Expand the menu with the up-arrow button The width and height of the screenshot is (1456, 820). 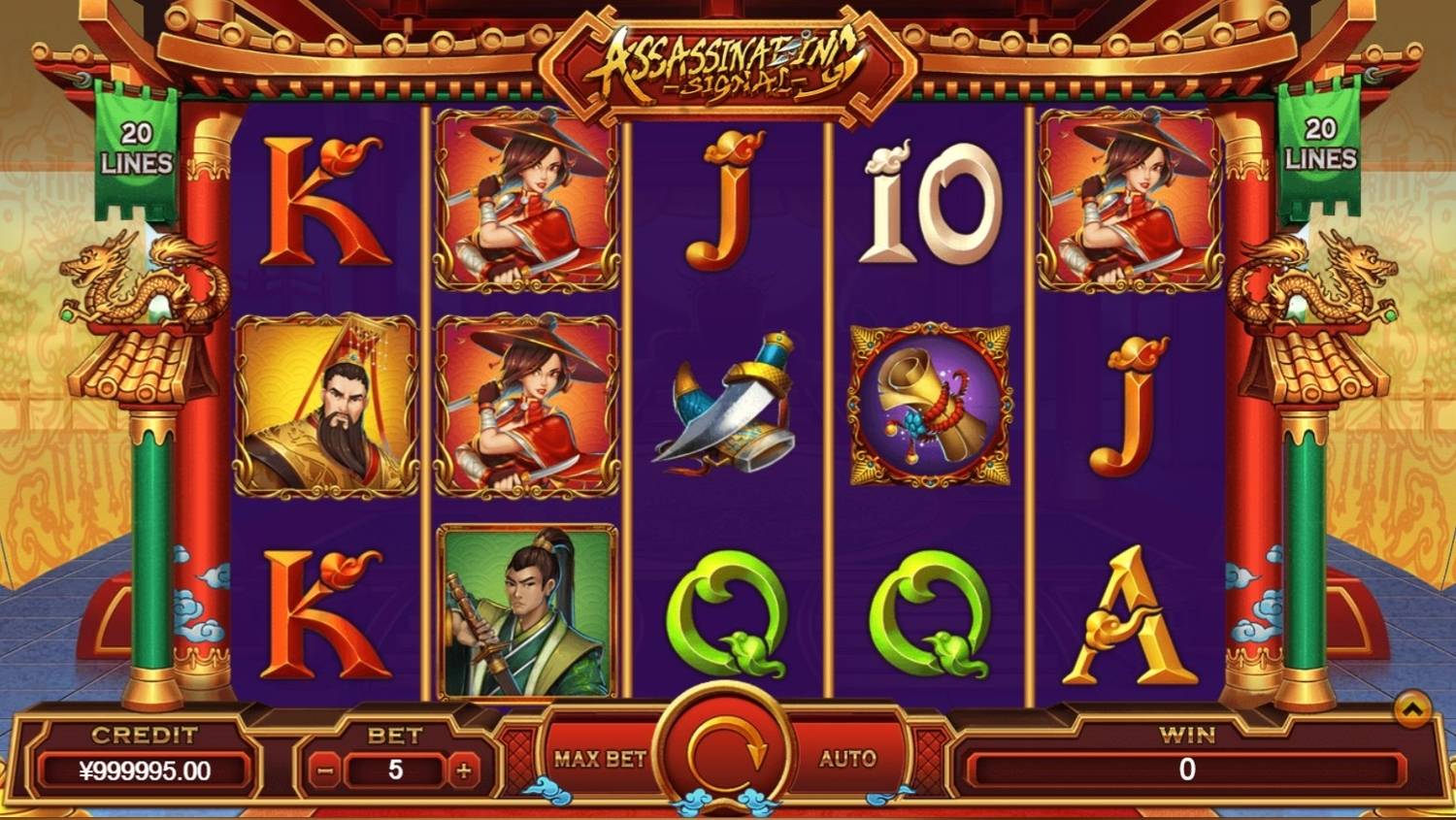click(1412, 709)
